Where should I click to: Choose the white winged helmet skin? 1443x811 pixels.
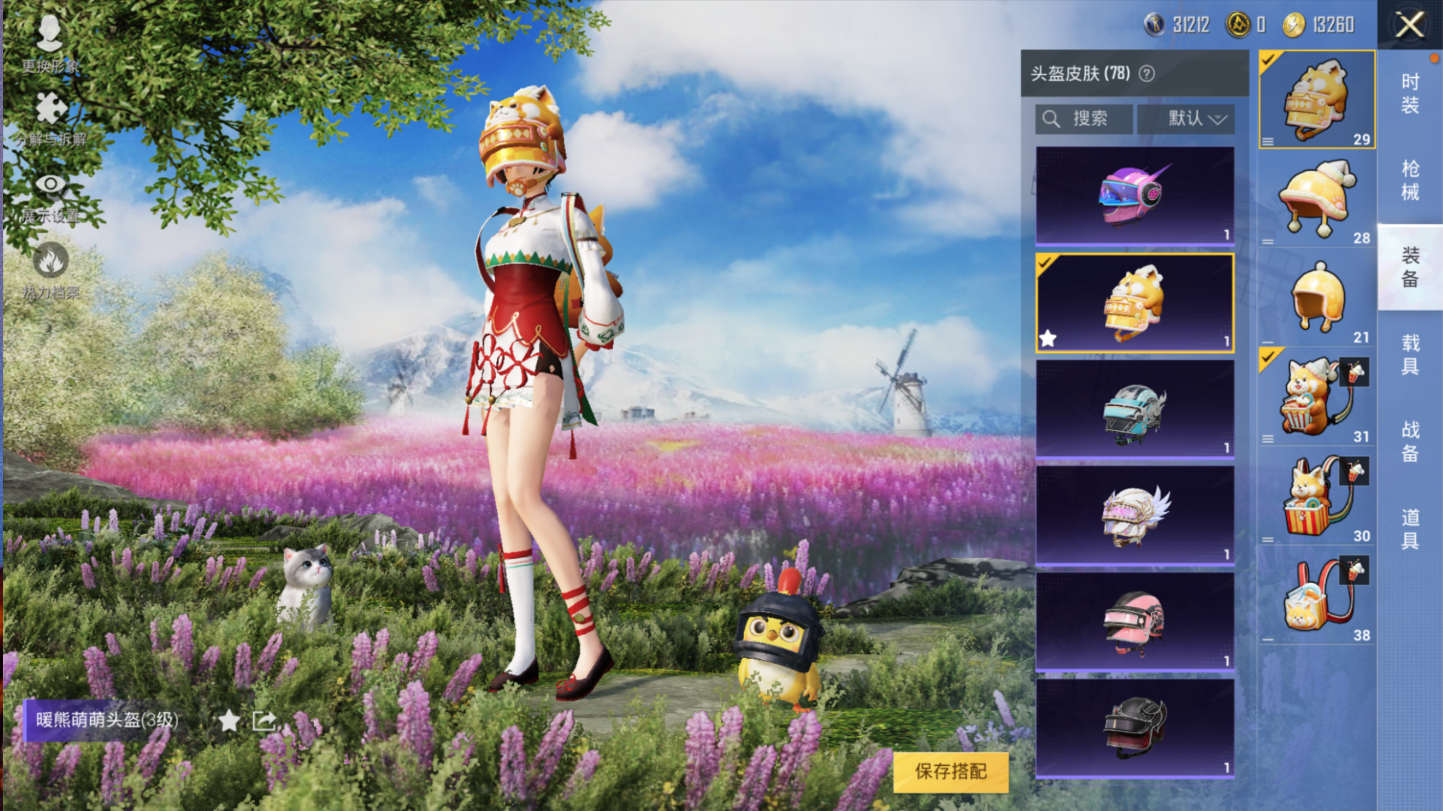tap(1135, 515)
